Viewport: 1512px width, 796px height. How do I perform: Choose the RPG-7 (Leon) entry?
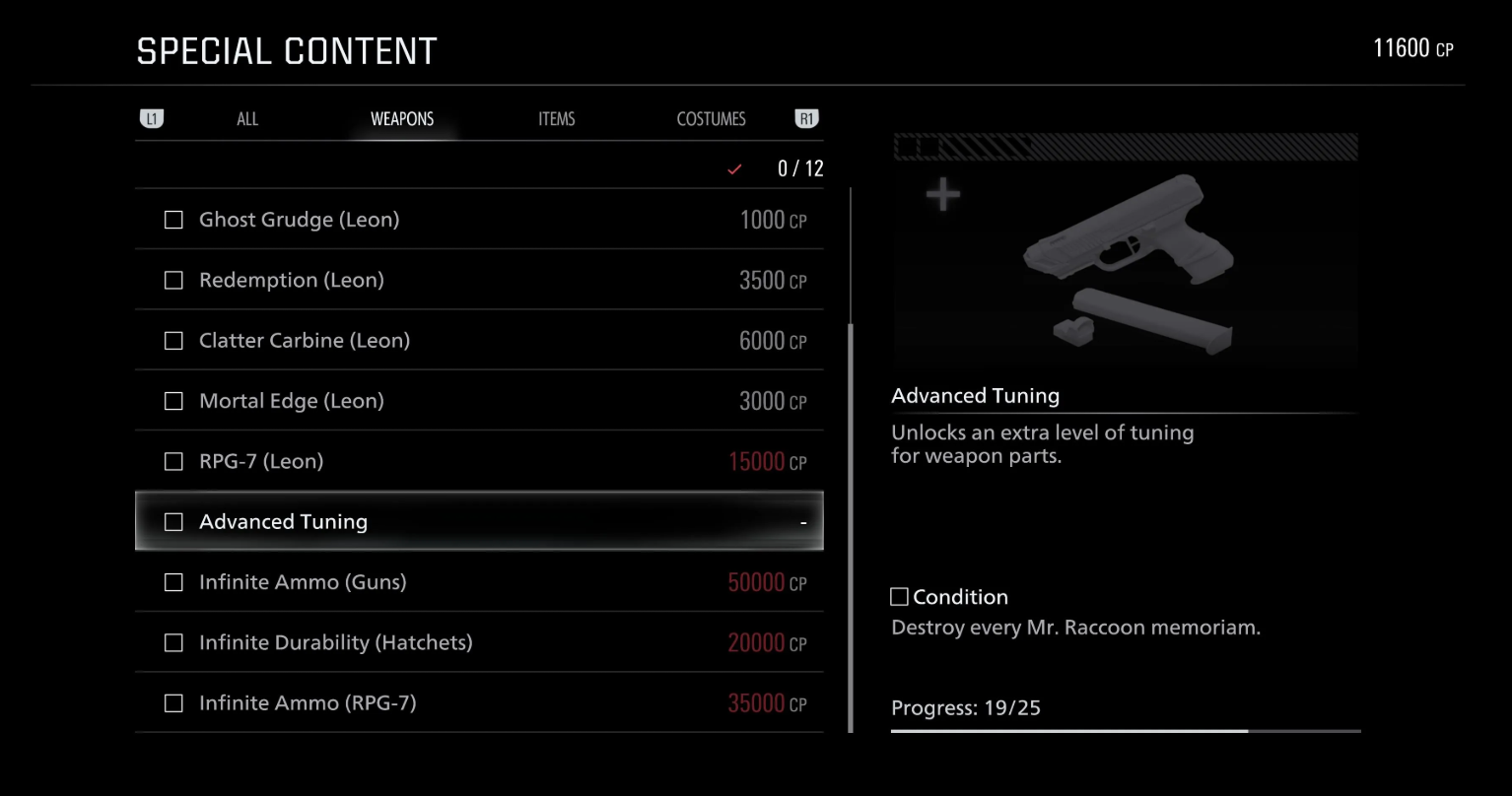pyautogui.click(x=479, y=461)
